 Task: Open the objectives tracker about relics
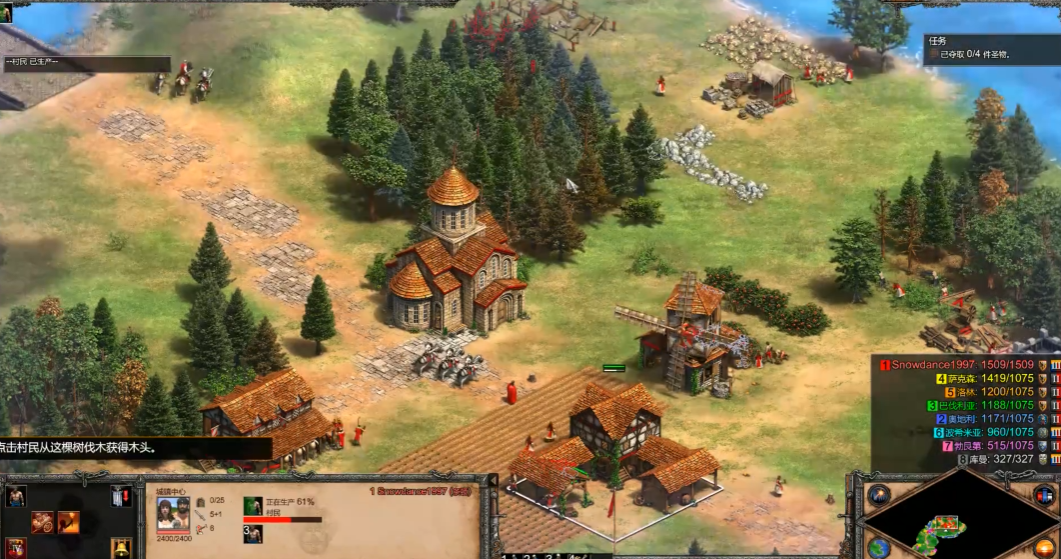pos(990,49)
